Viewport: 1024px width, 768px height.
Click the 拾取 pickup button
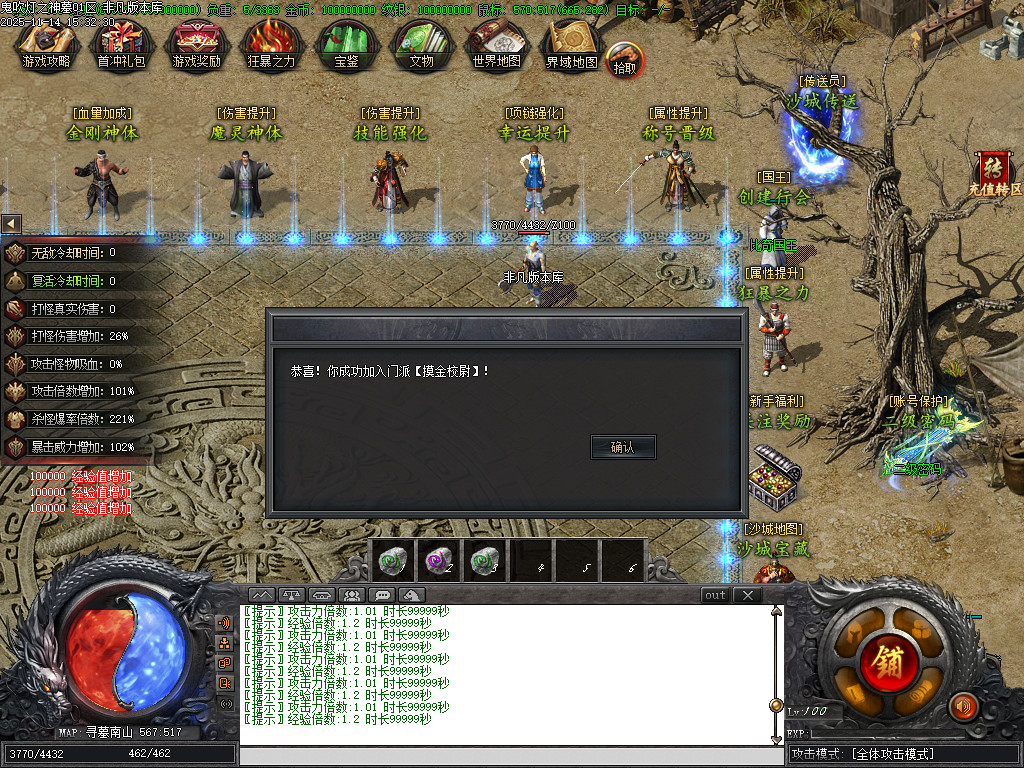(625, 60)
